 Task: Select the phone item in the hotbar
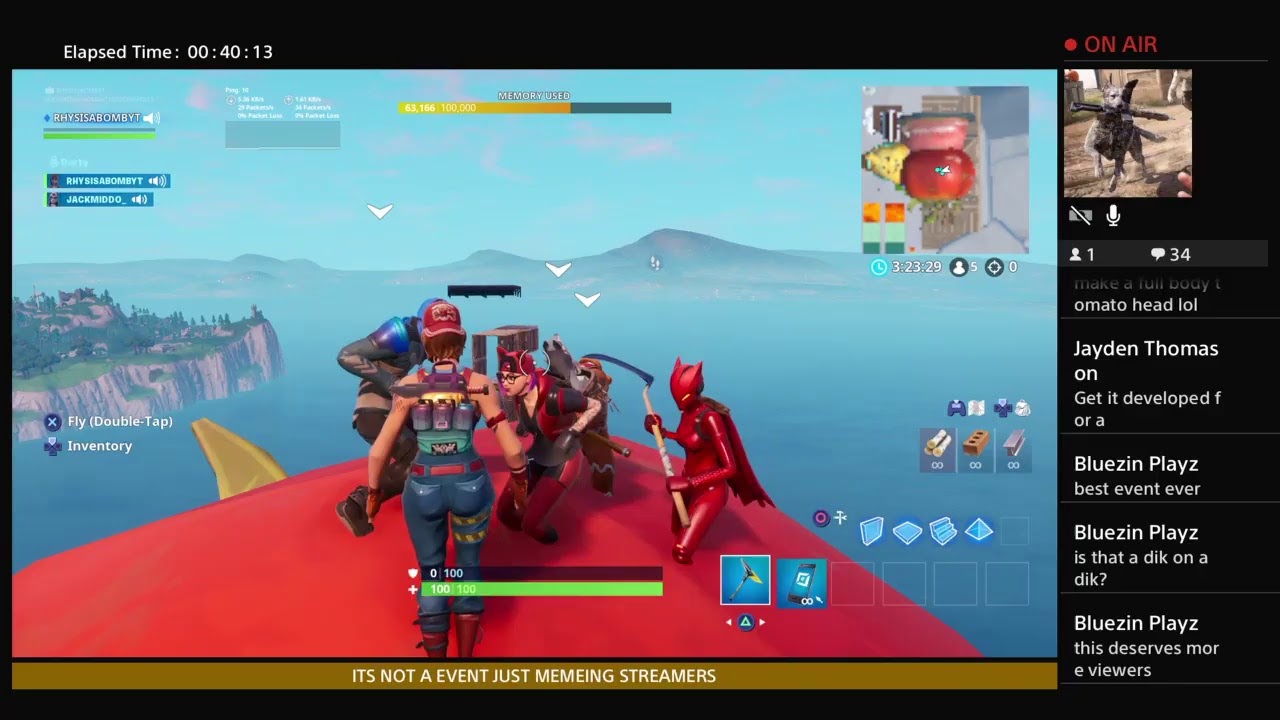tap(803, 580)
